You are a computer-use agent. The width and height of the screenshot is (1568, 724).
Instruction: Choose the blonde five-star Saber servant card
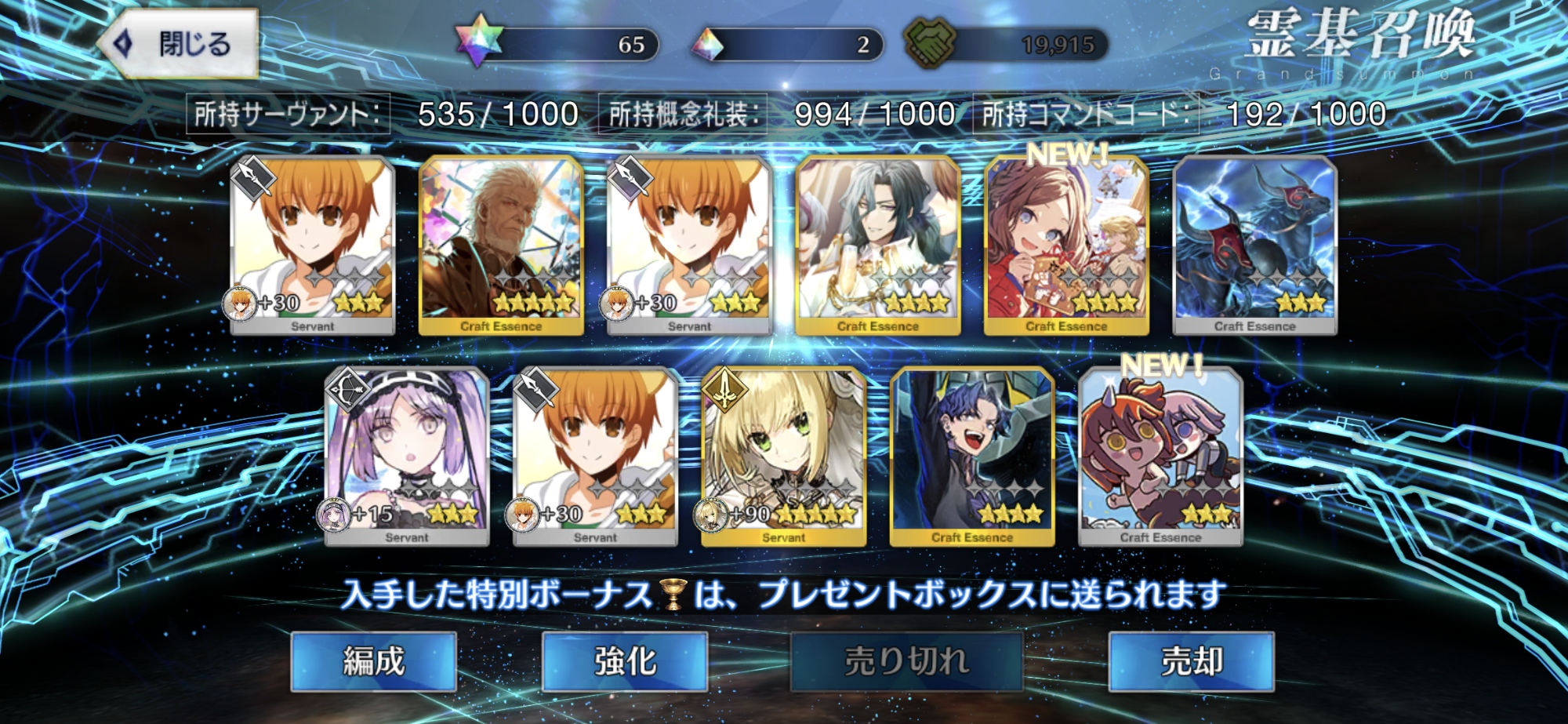coord(783,457)
